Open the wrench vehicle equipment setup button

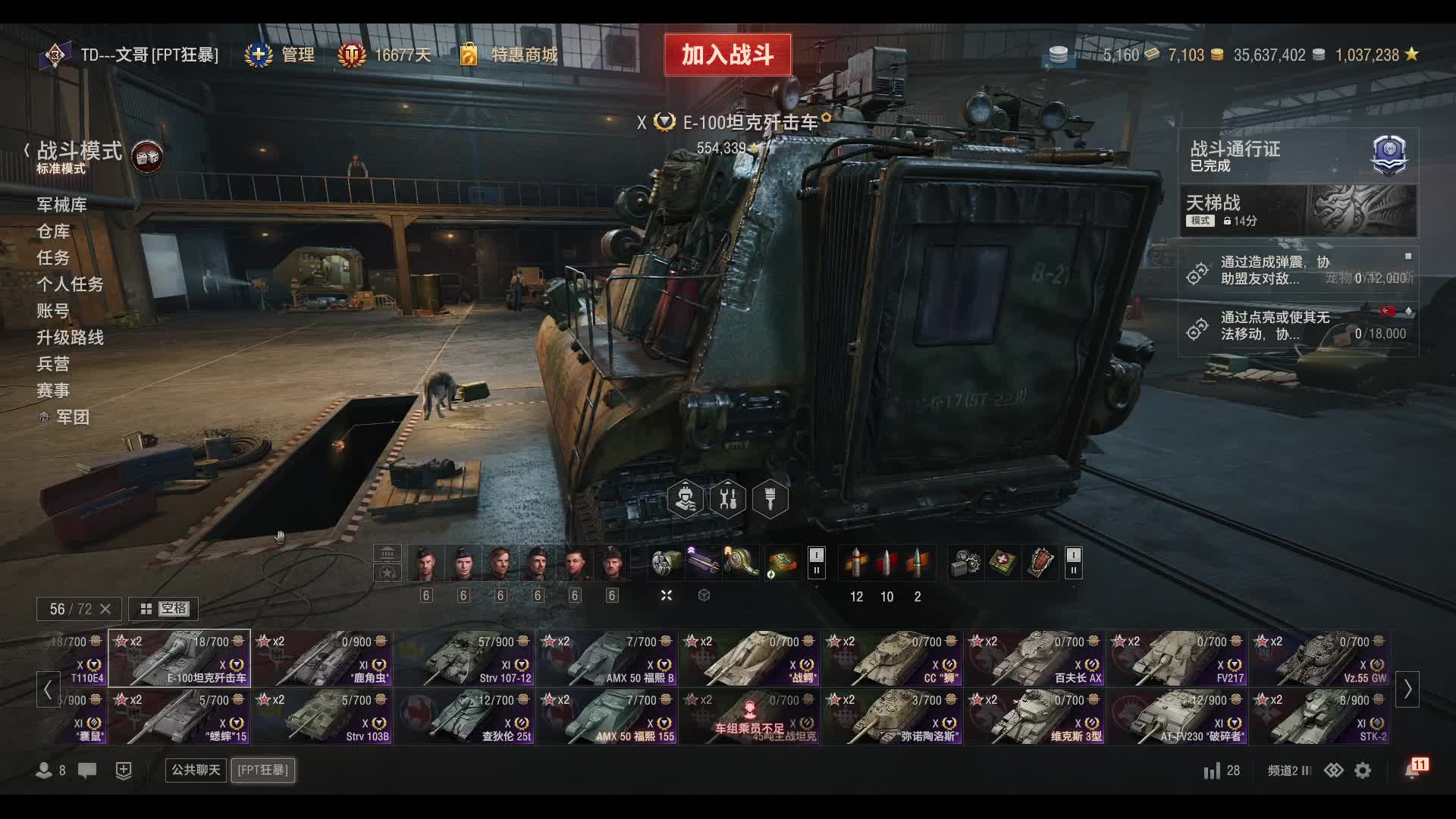pyautogui.click(x=727, y=500)
